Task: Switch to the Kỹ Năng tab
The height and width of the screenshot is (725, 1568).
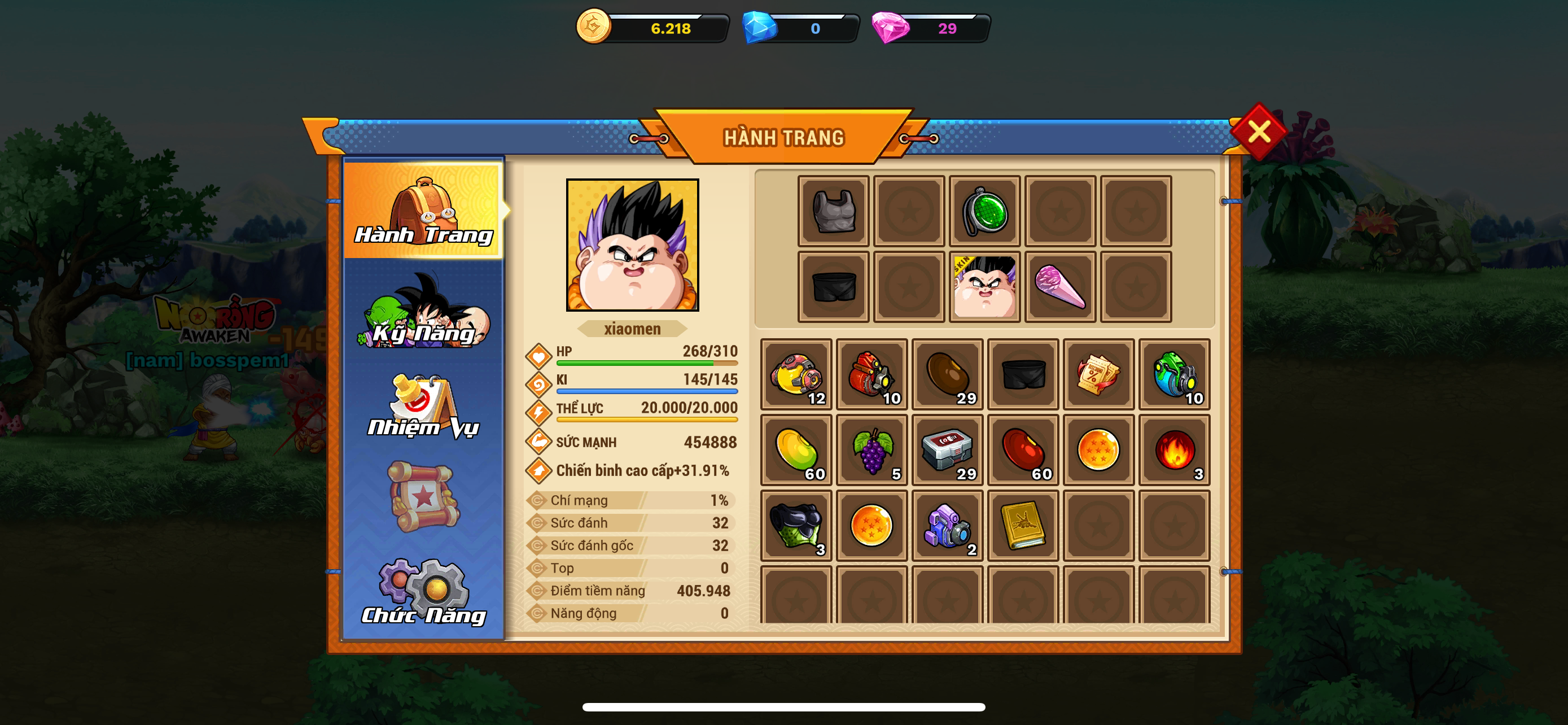Action: pos(424,312)
